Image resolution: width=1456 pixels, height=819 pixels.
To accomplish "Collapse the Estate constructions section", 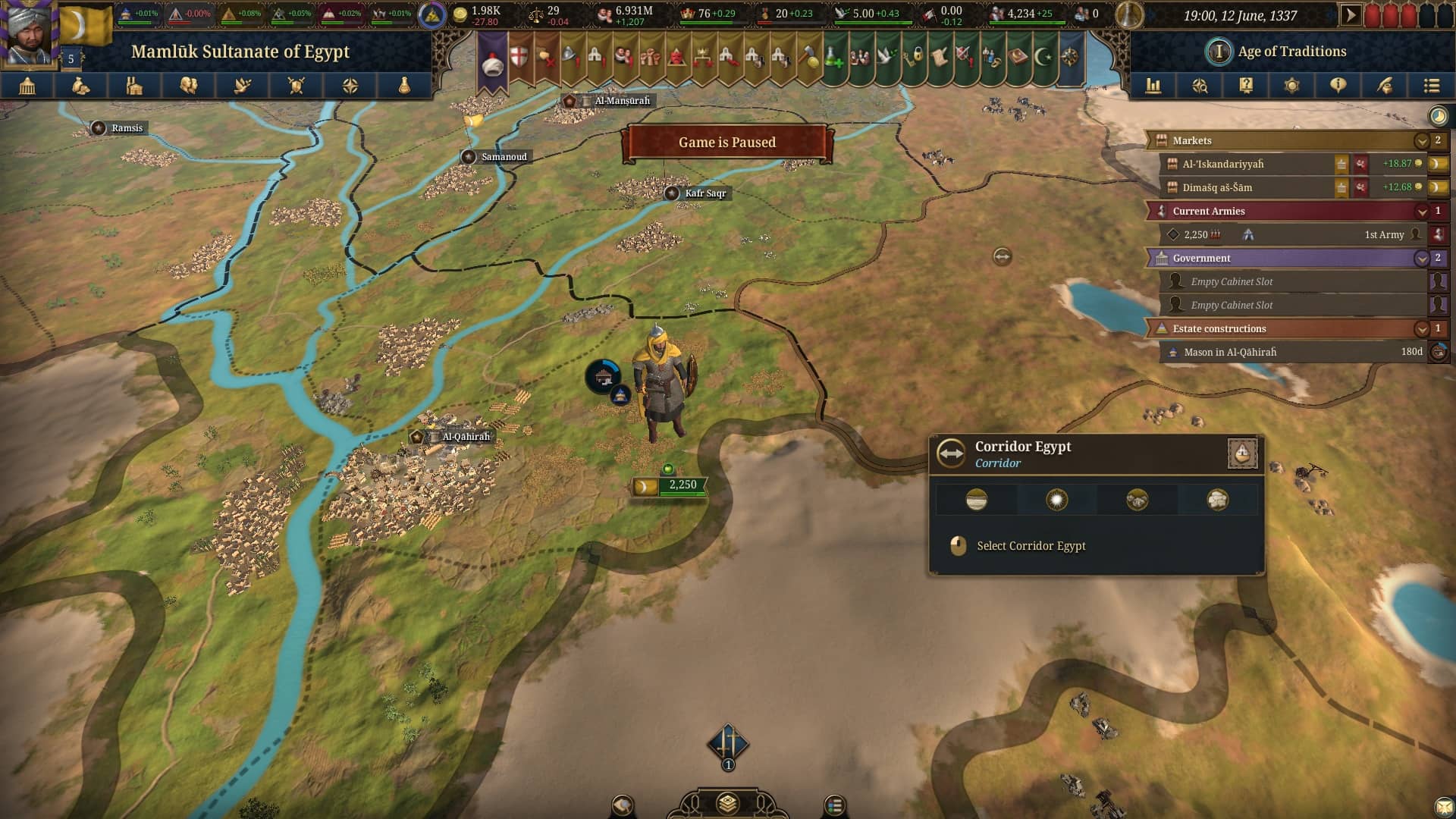I will tap(1421, 329).
